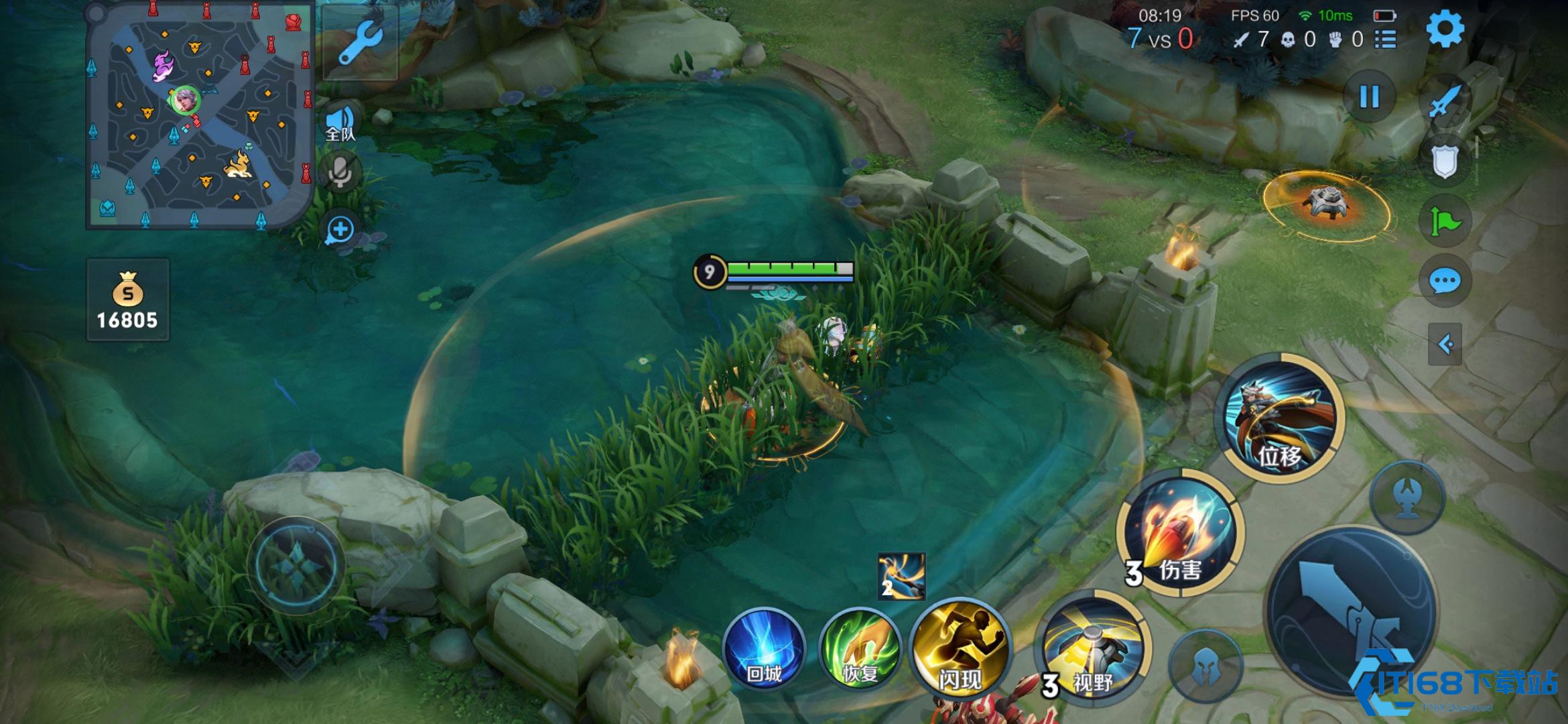Open the gear settings menu
The image size is (1568, 724).
click(1445, 29)
